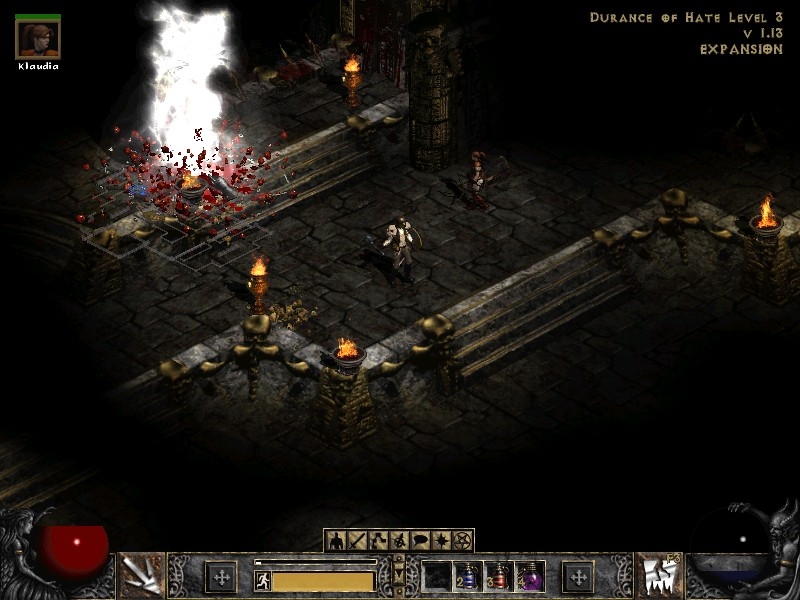This screenshot has width=800, height=600.
Task: Select the right-click skill button
Action: point(657,576)
